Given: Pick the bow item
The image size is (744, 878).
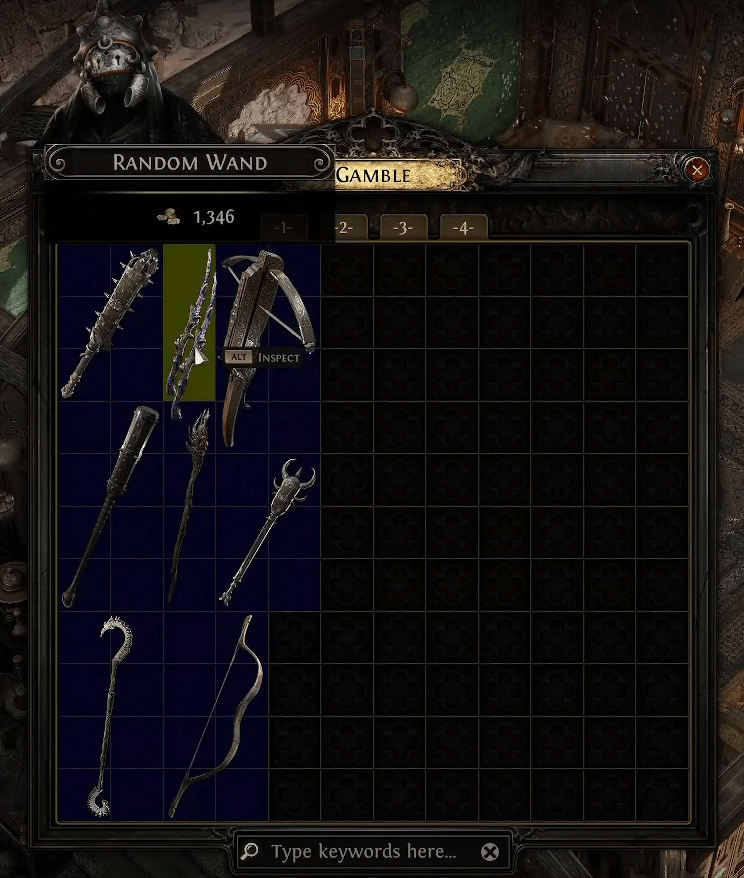Looking at the screenshot, I should pos(215,715).
